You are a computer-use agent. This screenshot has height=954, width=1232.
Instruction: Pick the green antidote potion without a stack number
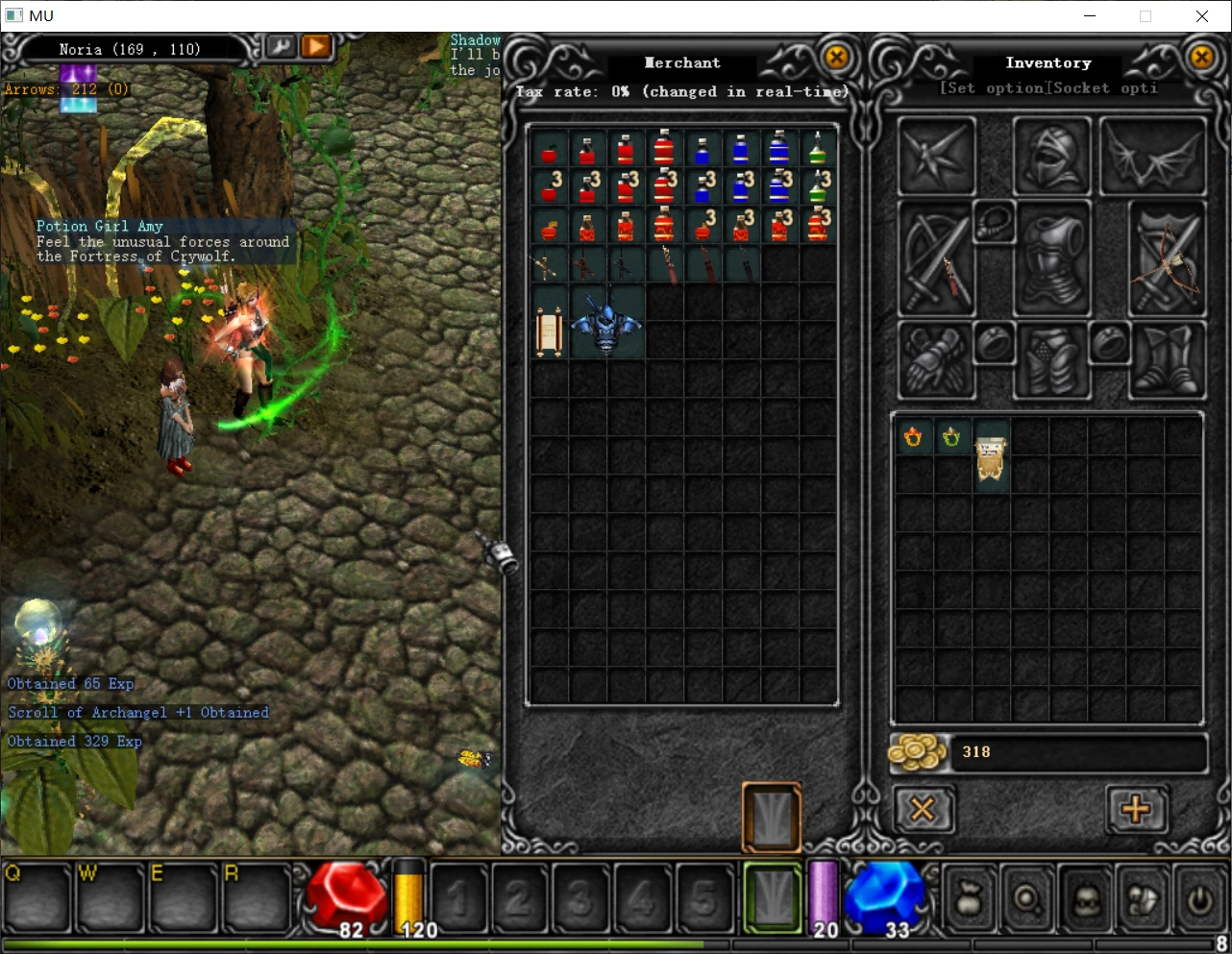[817, 149]
